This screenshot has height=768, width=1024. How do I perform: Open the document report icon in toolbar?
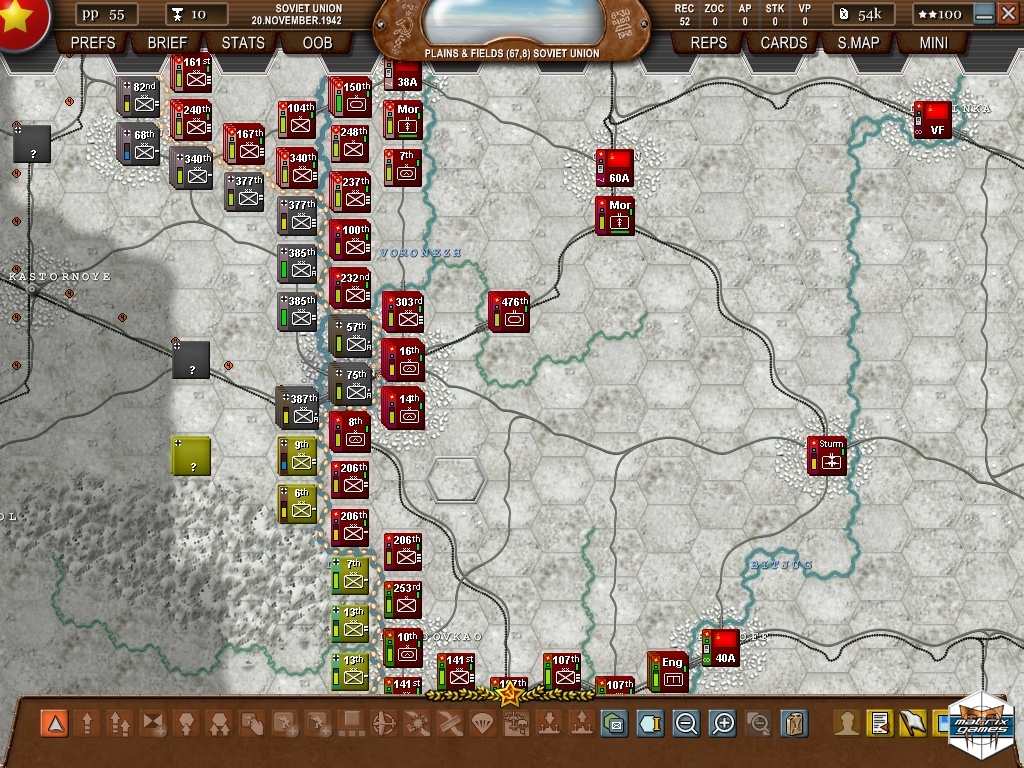coord(879,723)
